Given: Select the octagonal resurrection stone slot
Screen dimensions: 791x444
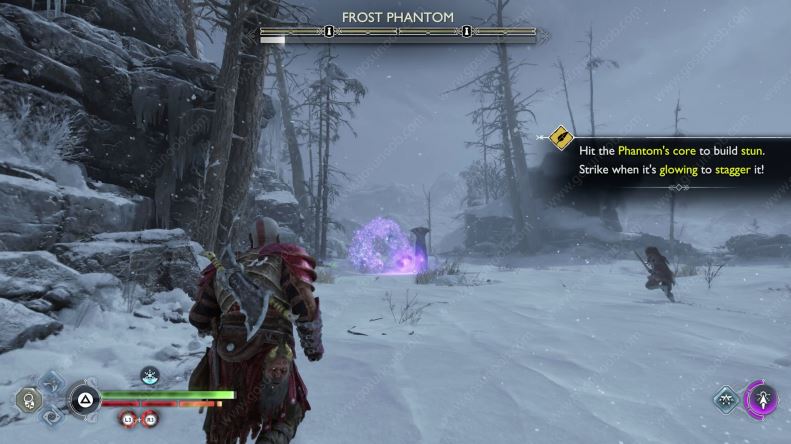Looking at the screenshot, I should pos(28,402).
